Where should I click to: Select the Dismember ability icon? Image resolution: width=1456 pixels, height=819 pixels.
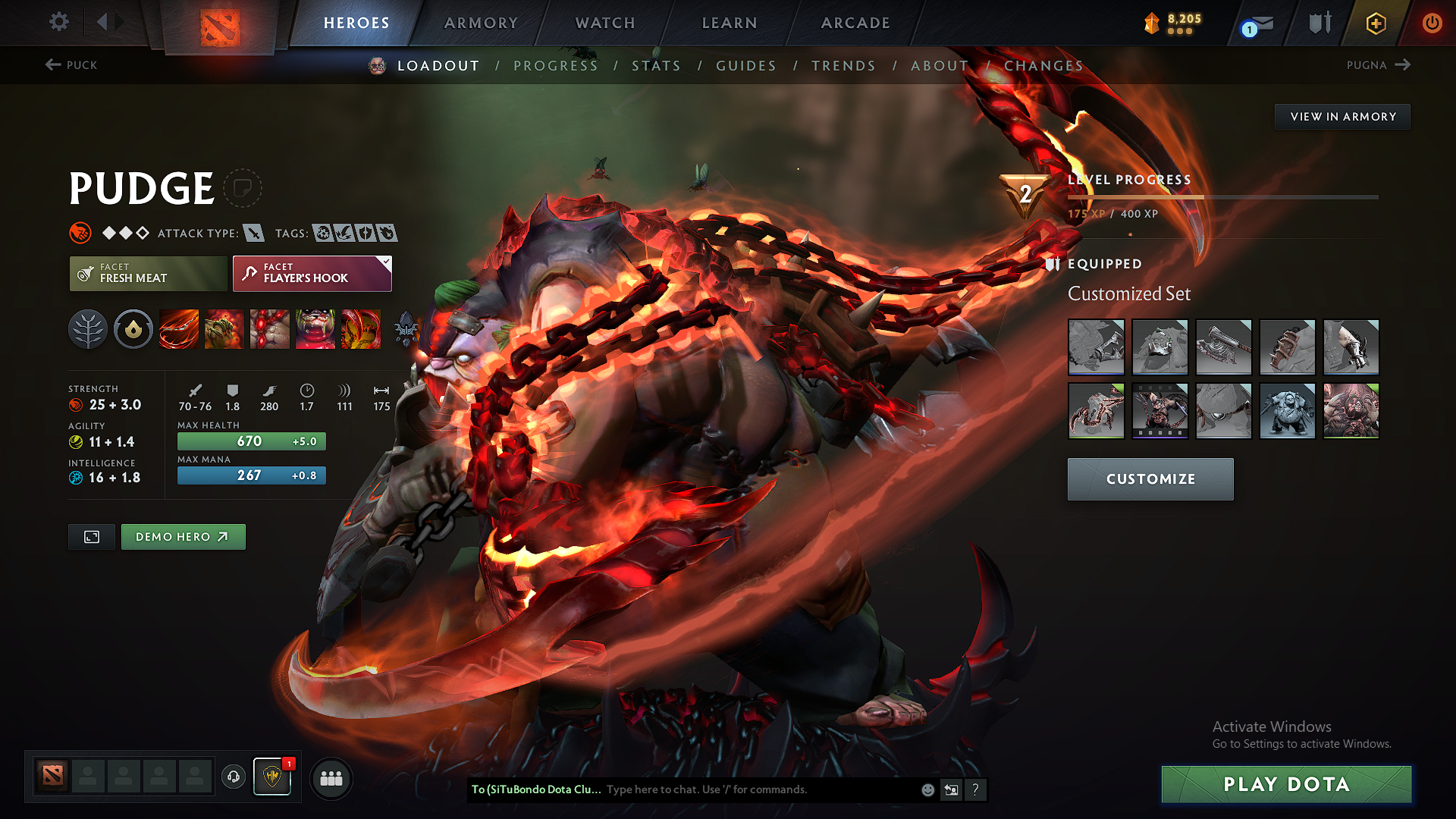coord(315,329)
